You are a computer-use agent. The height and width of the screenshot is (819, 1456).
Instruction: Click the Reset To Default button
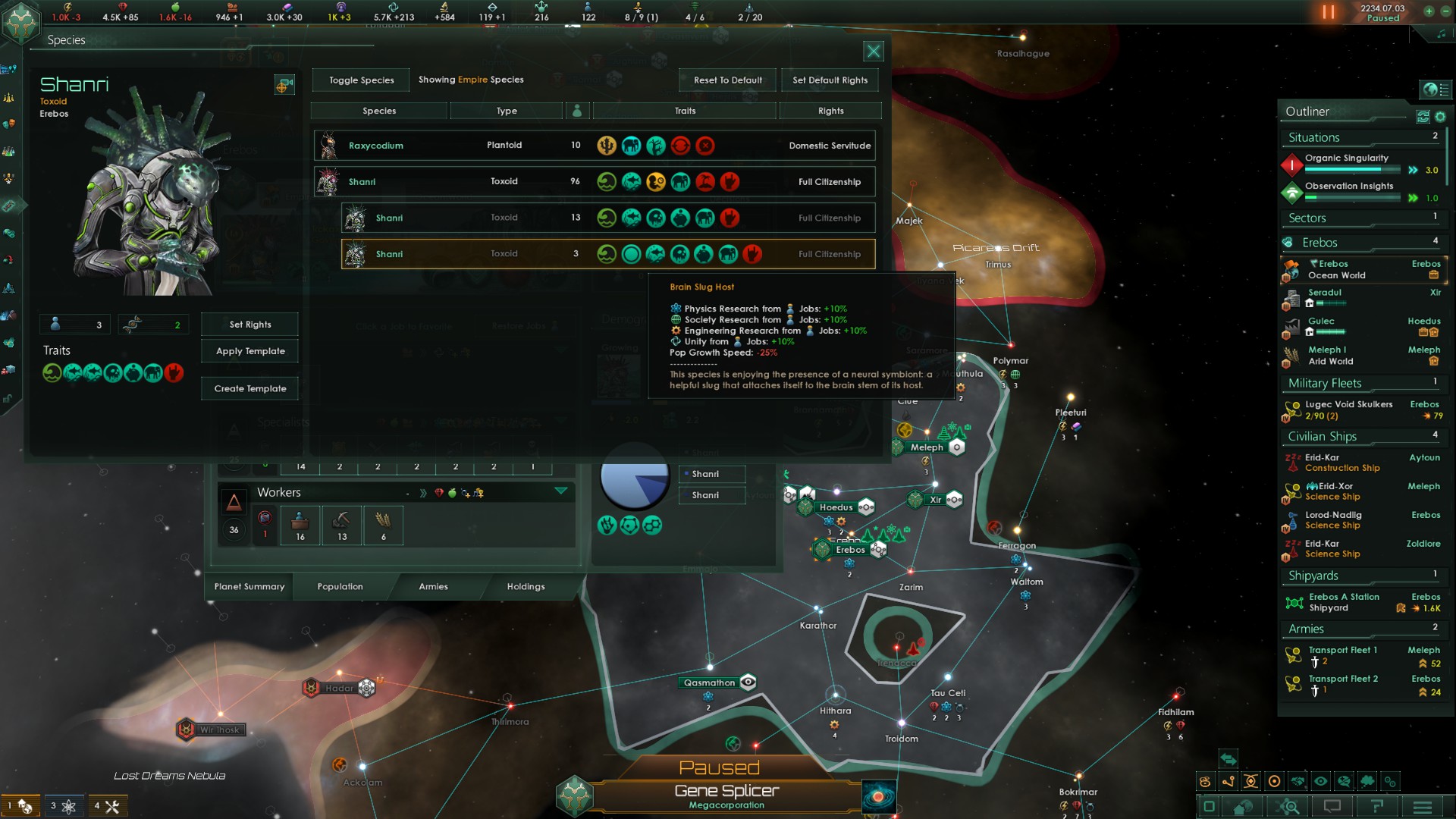click(726, 80)
